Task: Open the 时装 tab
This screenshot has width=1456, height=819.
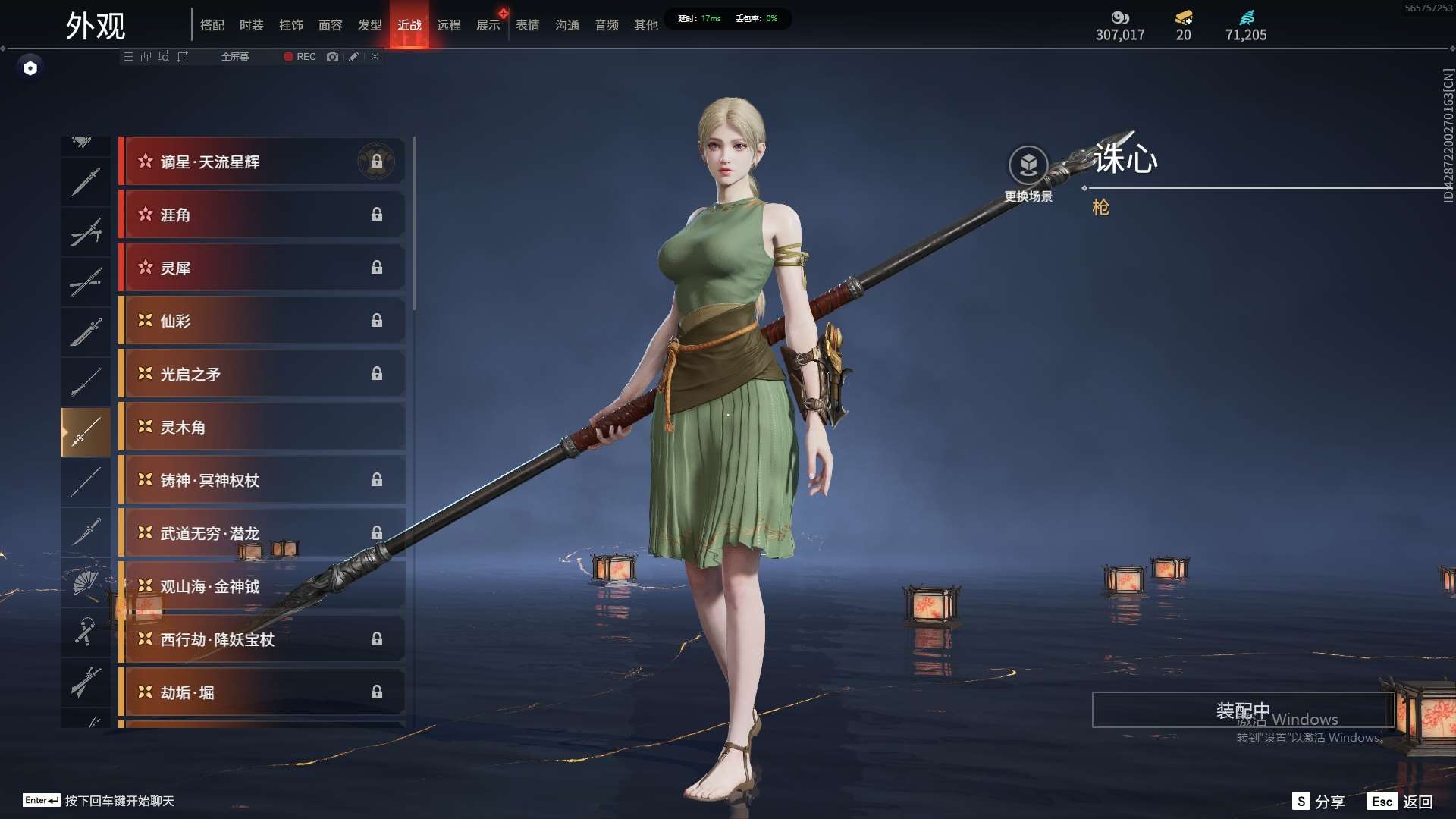Action: [x=252, y=25]
